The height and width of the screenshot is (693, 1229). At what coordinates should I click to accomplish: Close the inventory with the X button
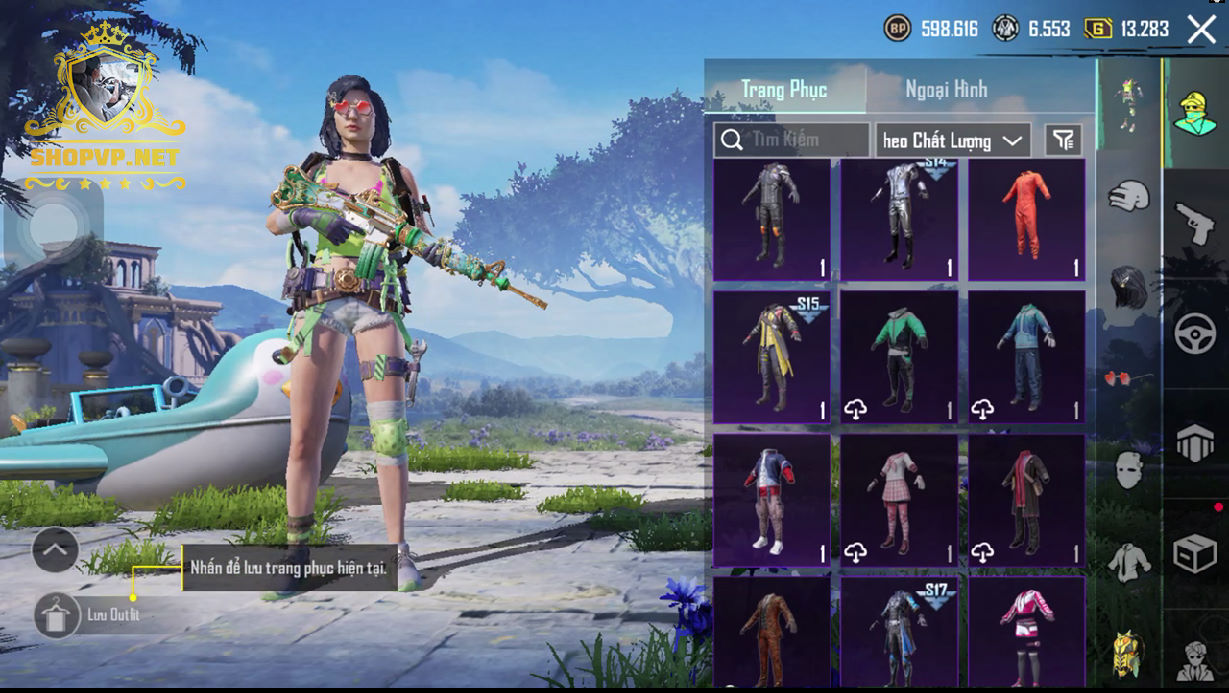[x=1201, y=29]
